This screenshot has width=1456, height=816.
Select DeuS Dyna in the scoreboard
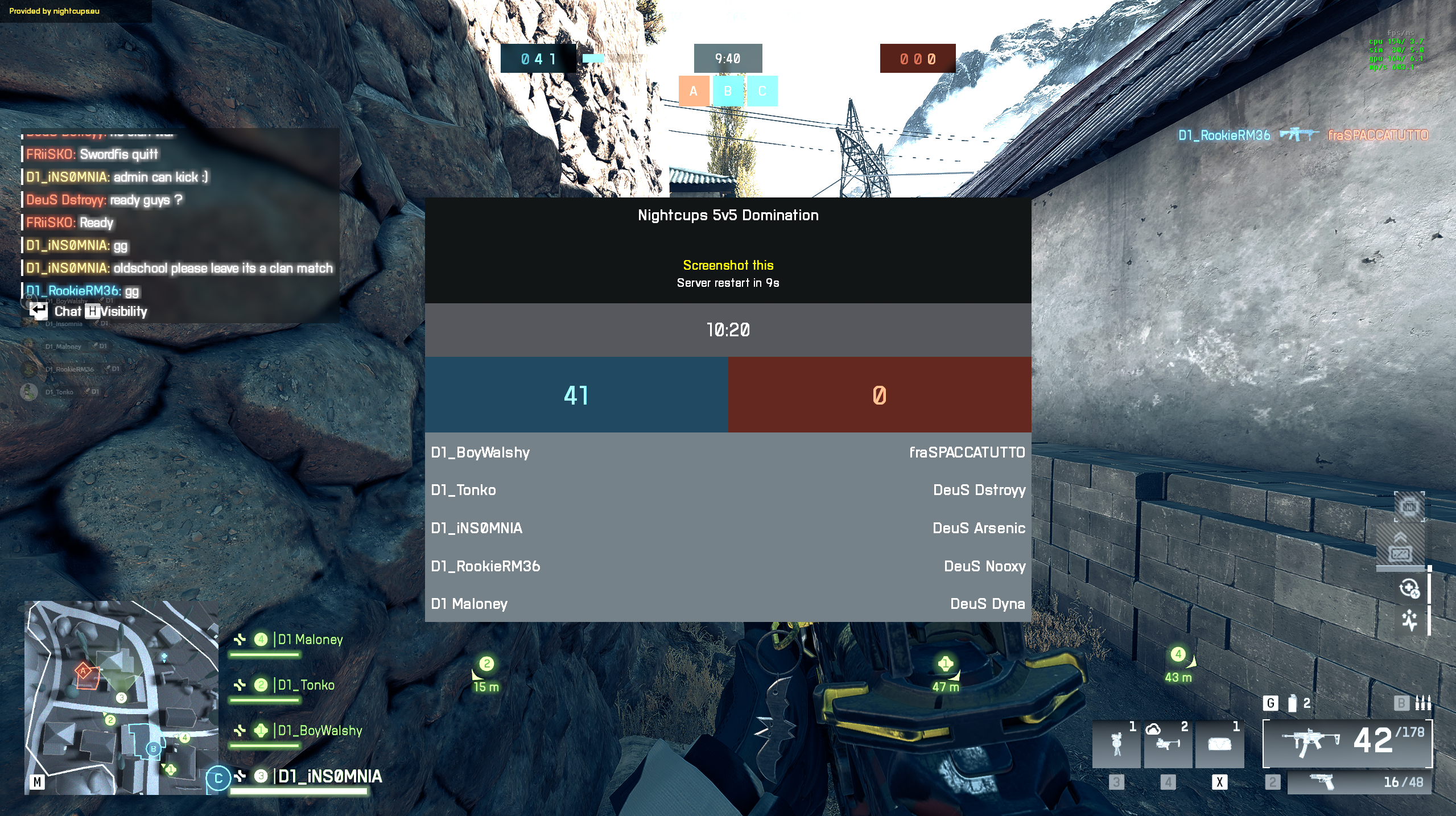pyautogui.click(x=987, y=604)
